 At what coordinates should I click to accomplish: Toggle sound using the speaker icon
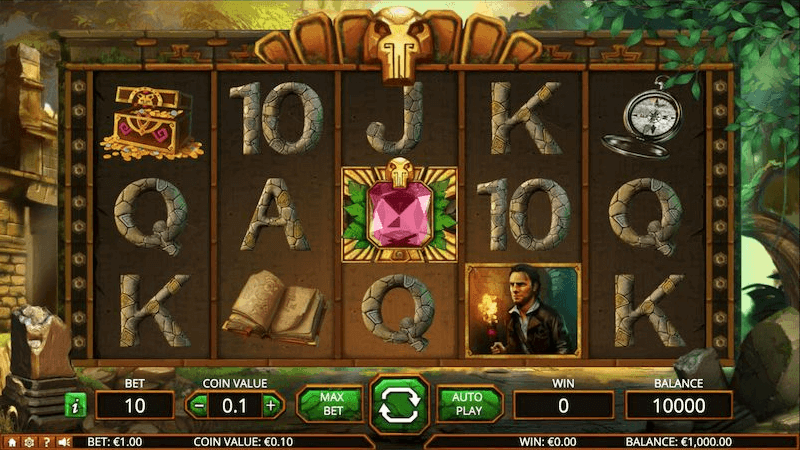tap(63, 441)
